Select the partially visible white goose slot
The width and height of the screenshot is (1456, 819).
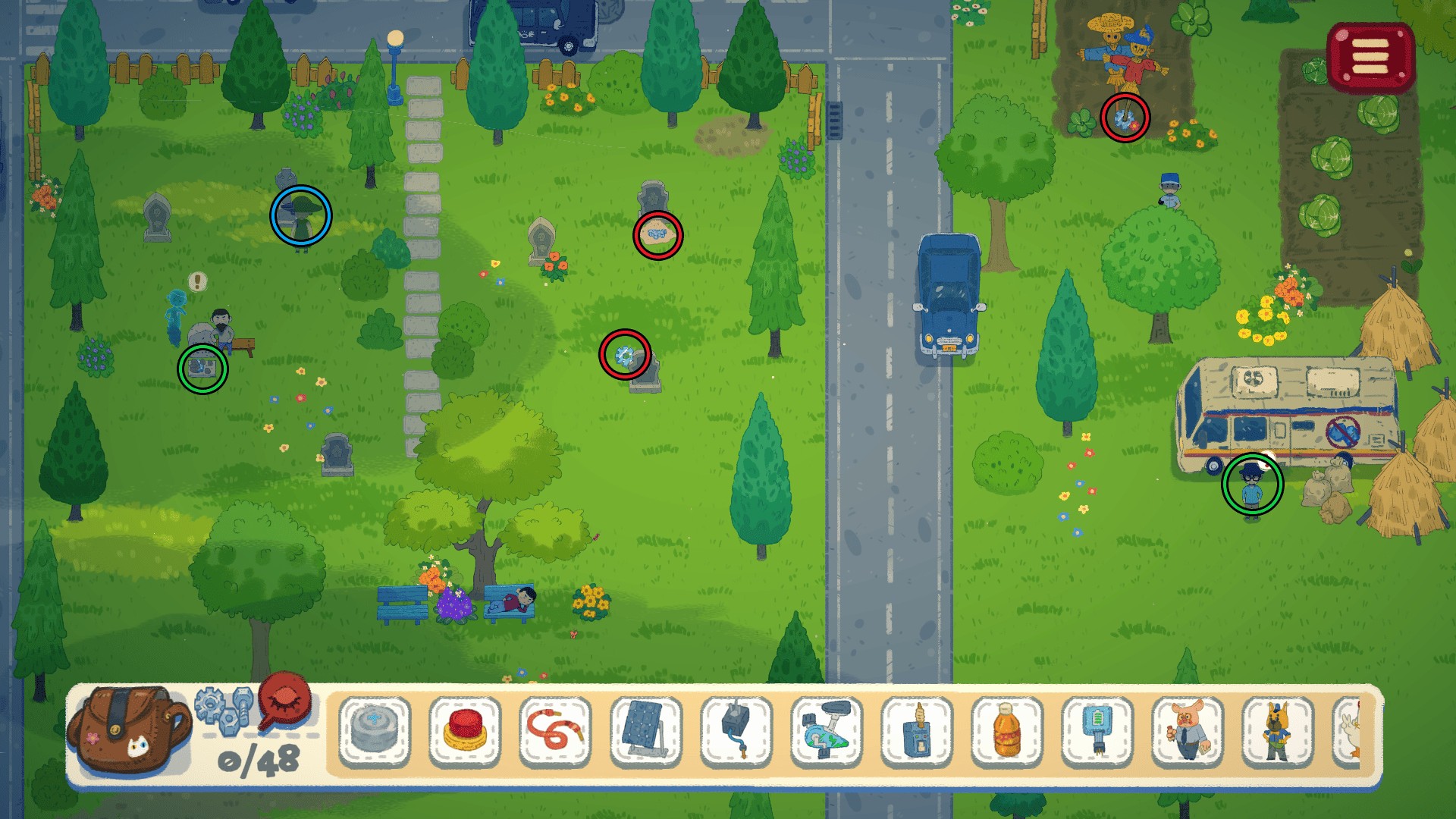[x=1348, y=731]
